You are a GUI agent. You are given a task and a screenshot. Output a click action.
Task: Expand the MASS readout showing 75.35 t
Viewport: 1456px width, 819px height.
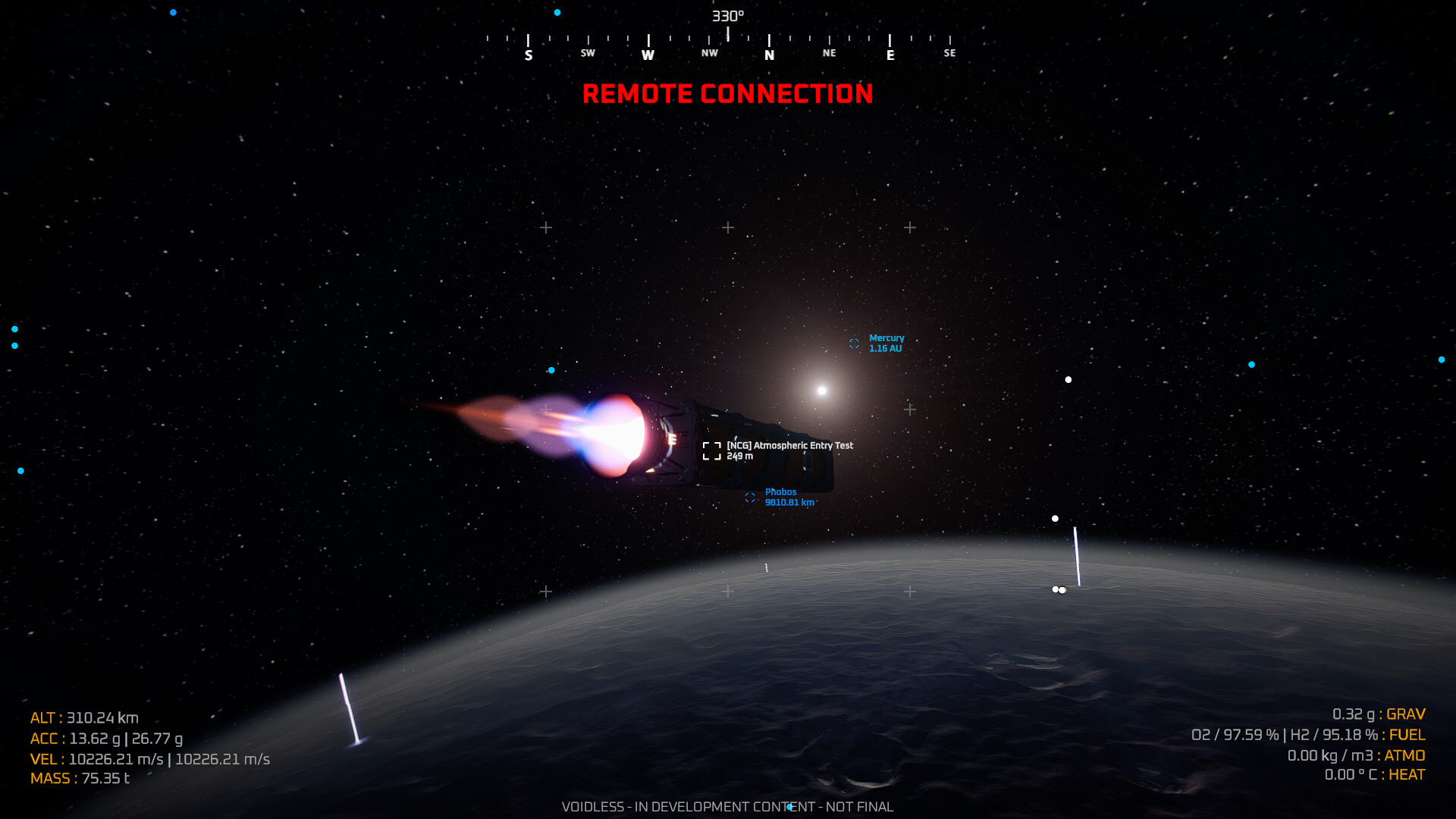80,777
